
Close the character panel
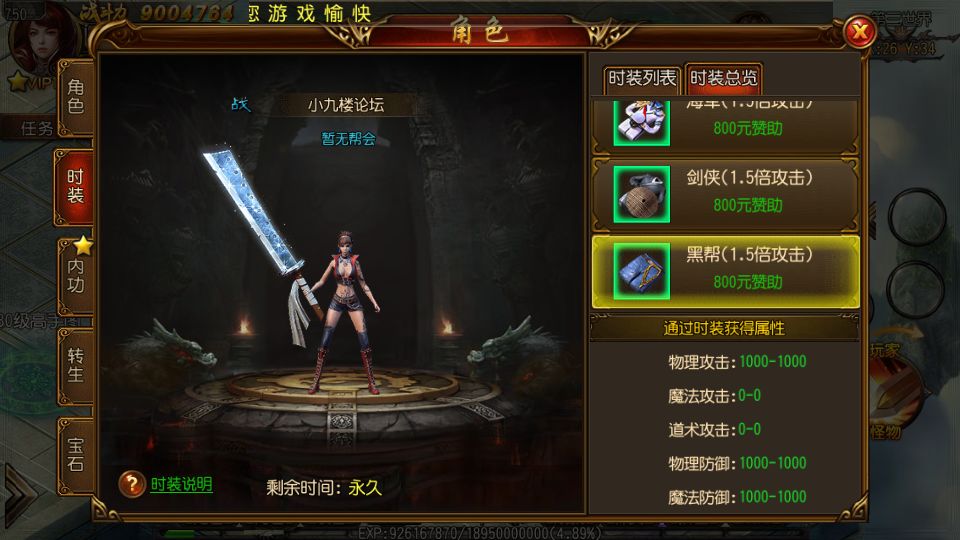coord(857,33)
